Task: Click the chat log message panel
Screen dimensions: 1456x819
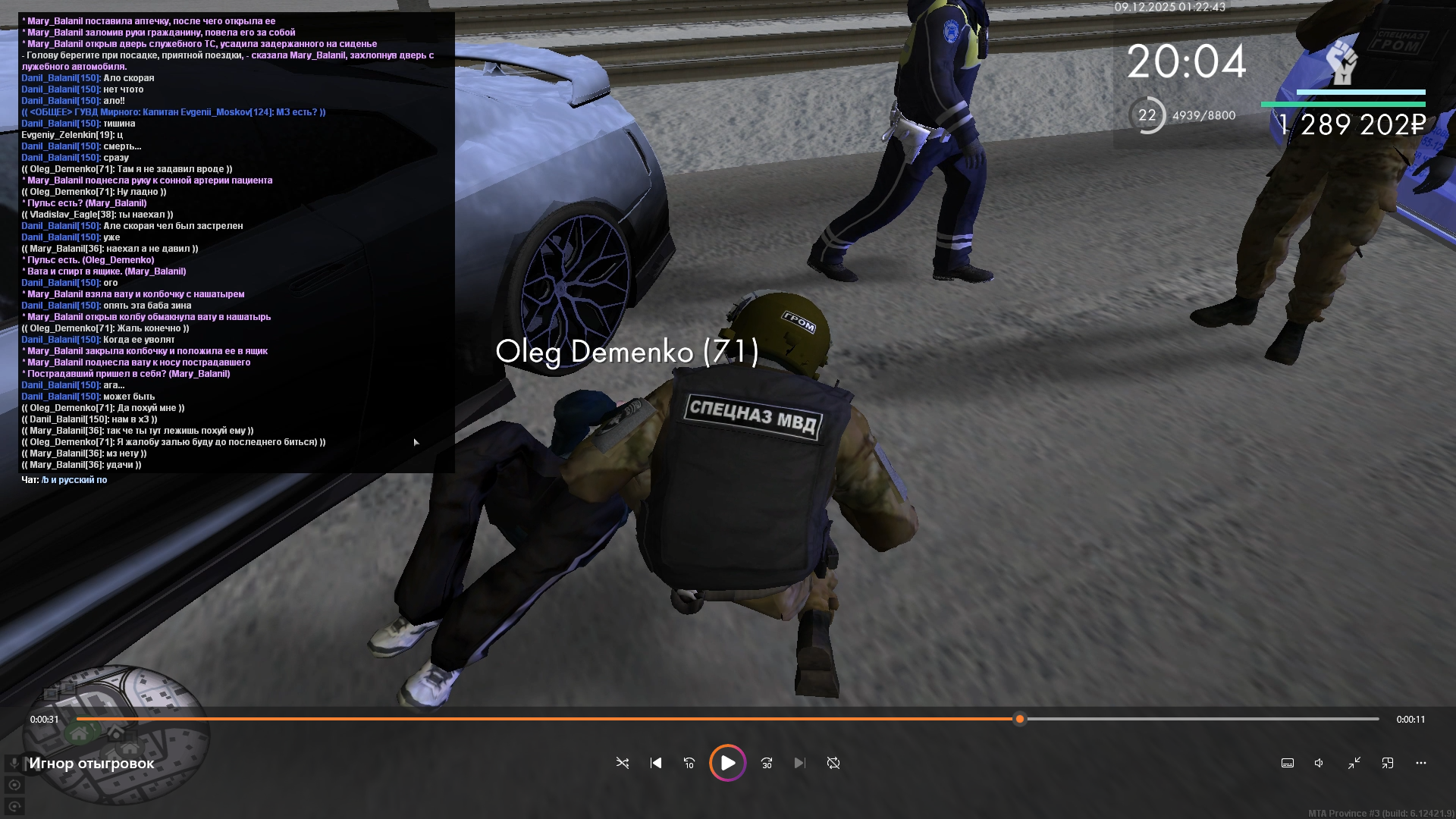Action: click(x=237, y=243)
